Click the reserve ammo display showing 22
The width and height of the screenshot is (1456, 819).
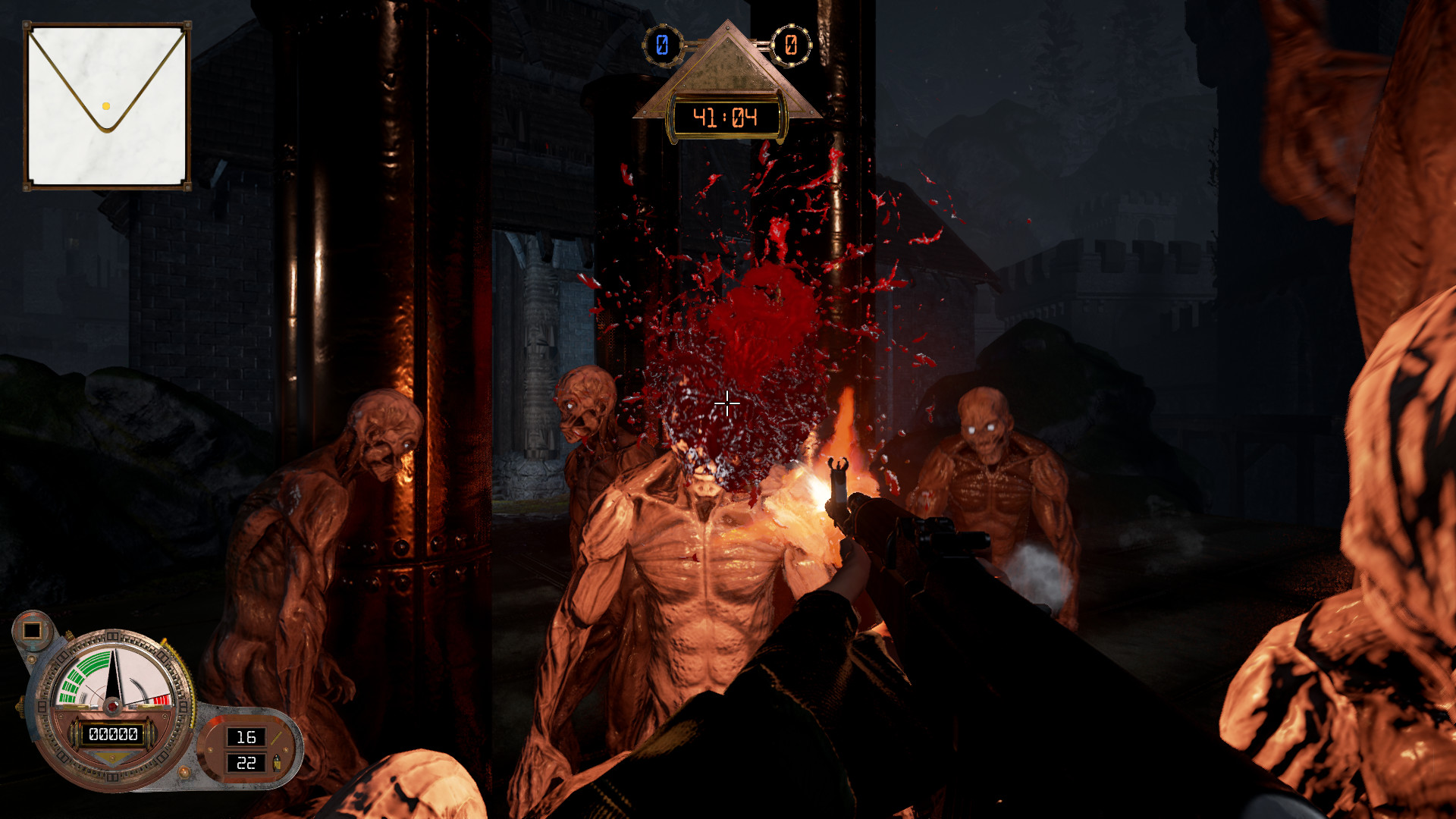(246, 763)
